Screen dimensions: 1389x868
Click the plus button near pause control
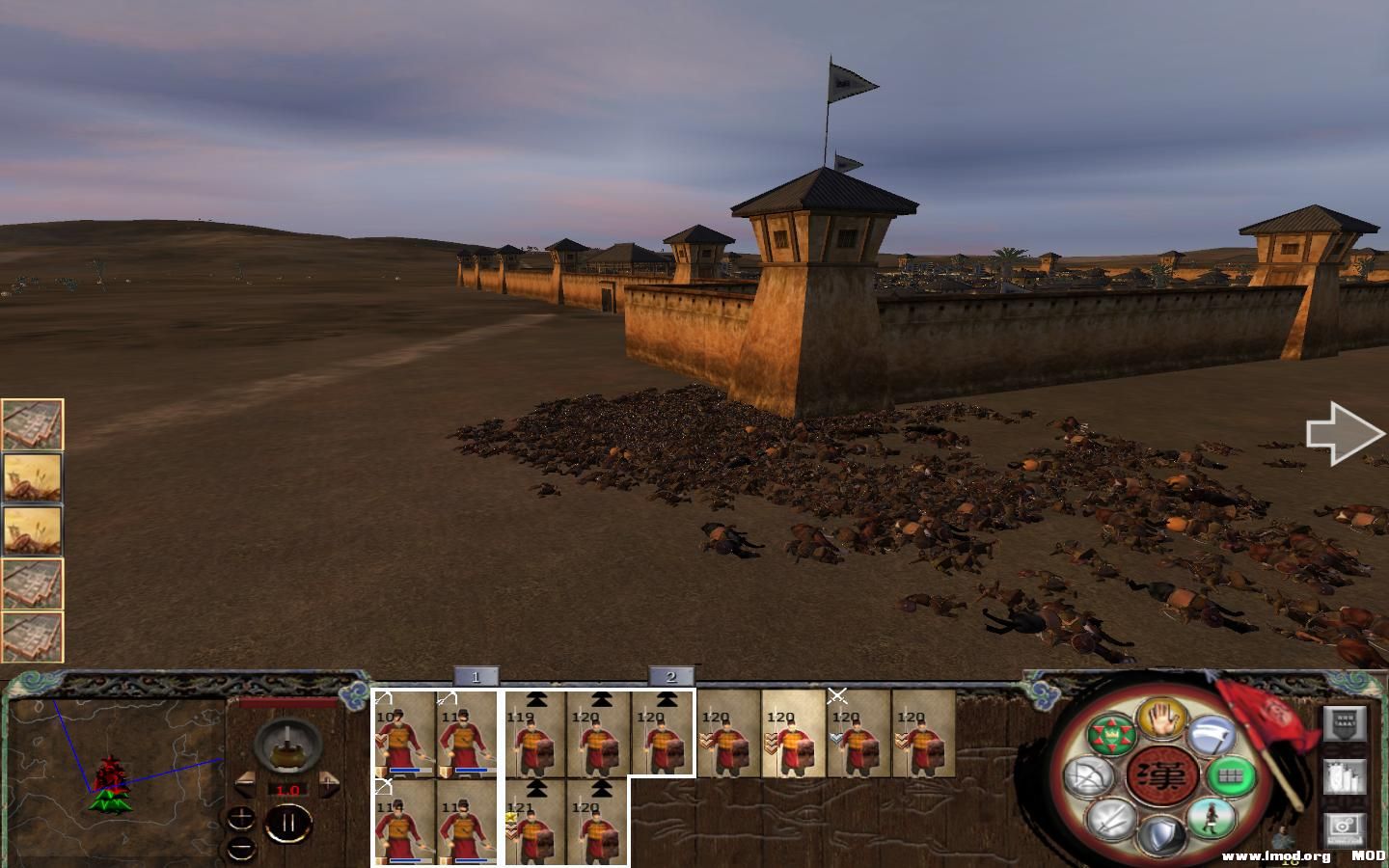tap(241, 818)
